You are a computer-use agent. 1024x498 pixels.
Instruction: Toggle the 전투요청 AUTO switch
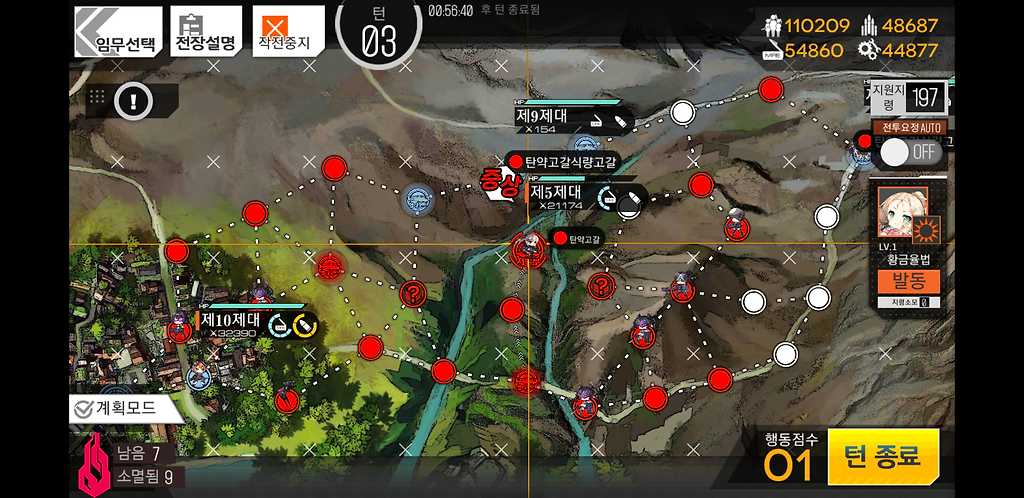[911, 151]
